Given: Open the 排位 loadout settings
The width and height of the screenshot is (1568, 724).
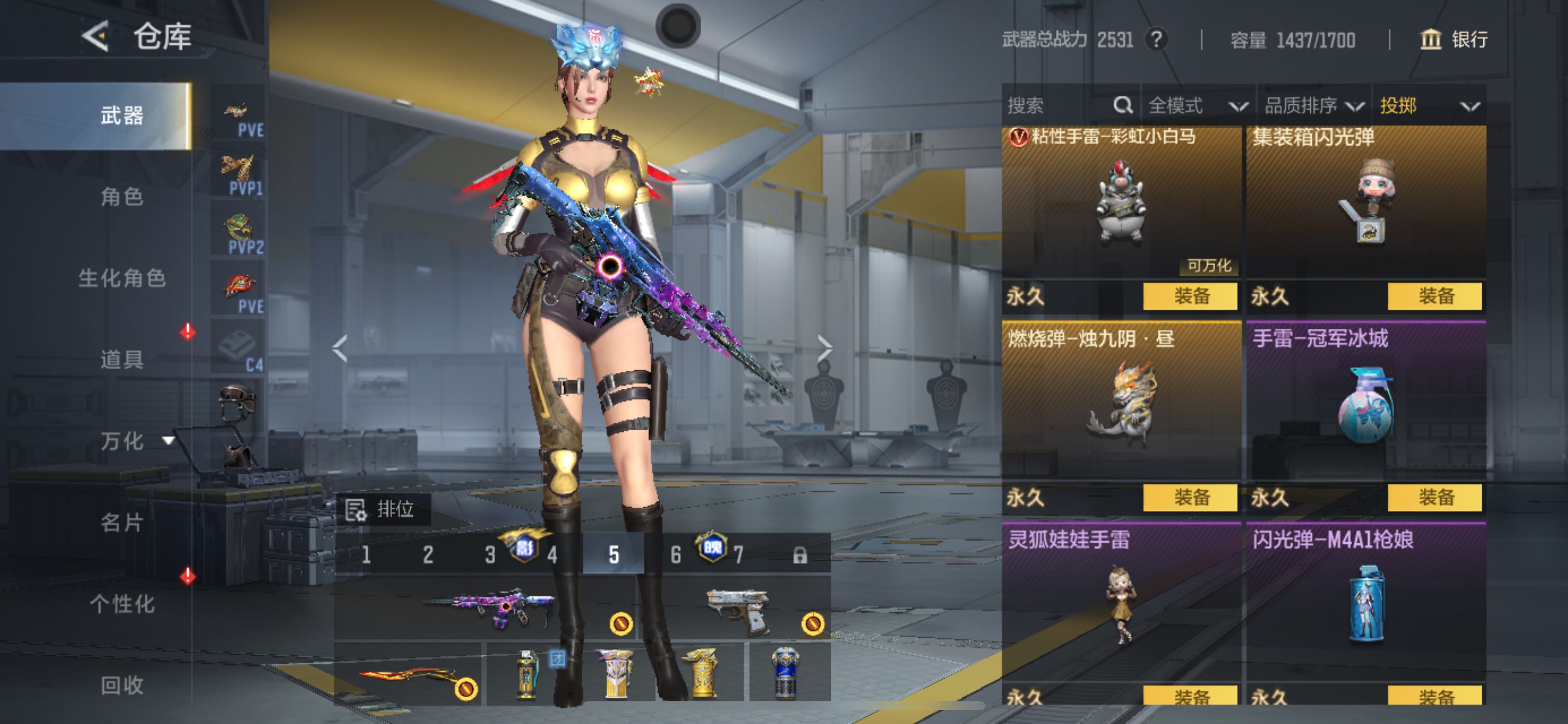Looking at the screenshot, I should pos(382,509).
